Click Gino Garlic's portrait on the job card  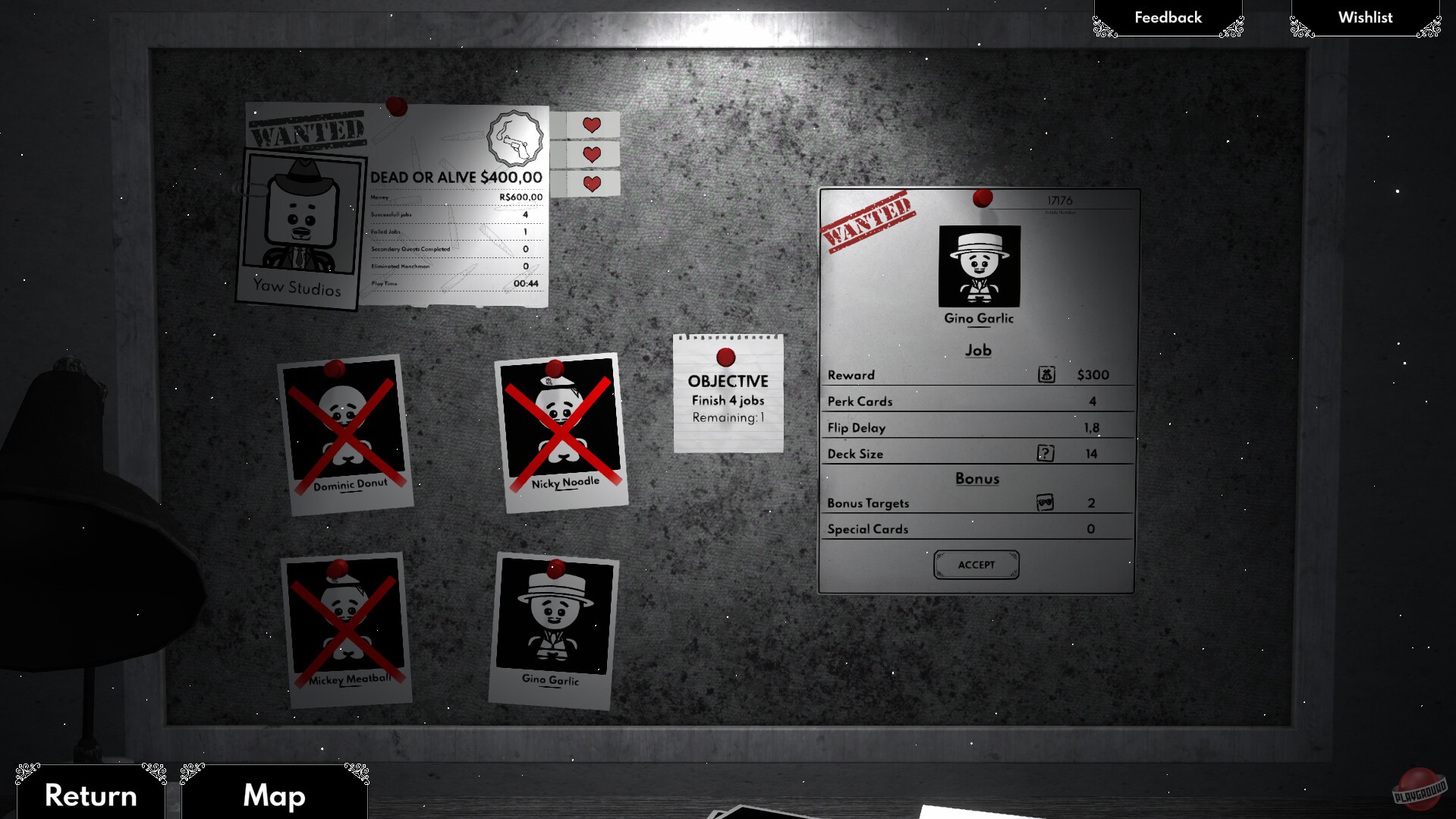click(980, 264)
